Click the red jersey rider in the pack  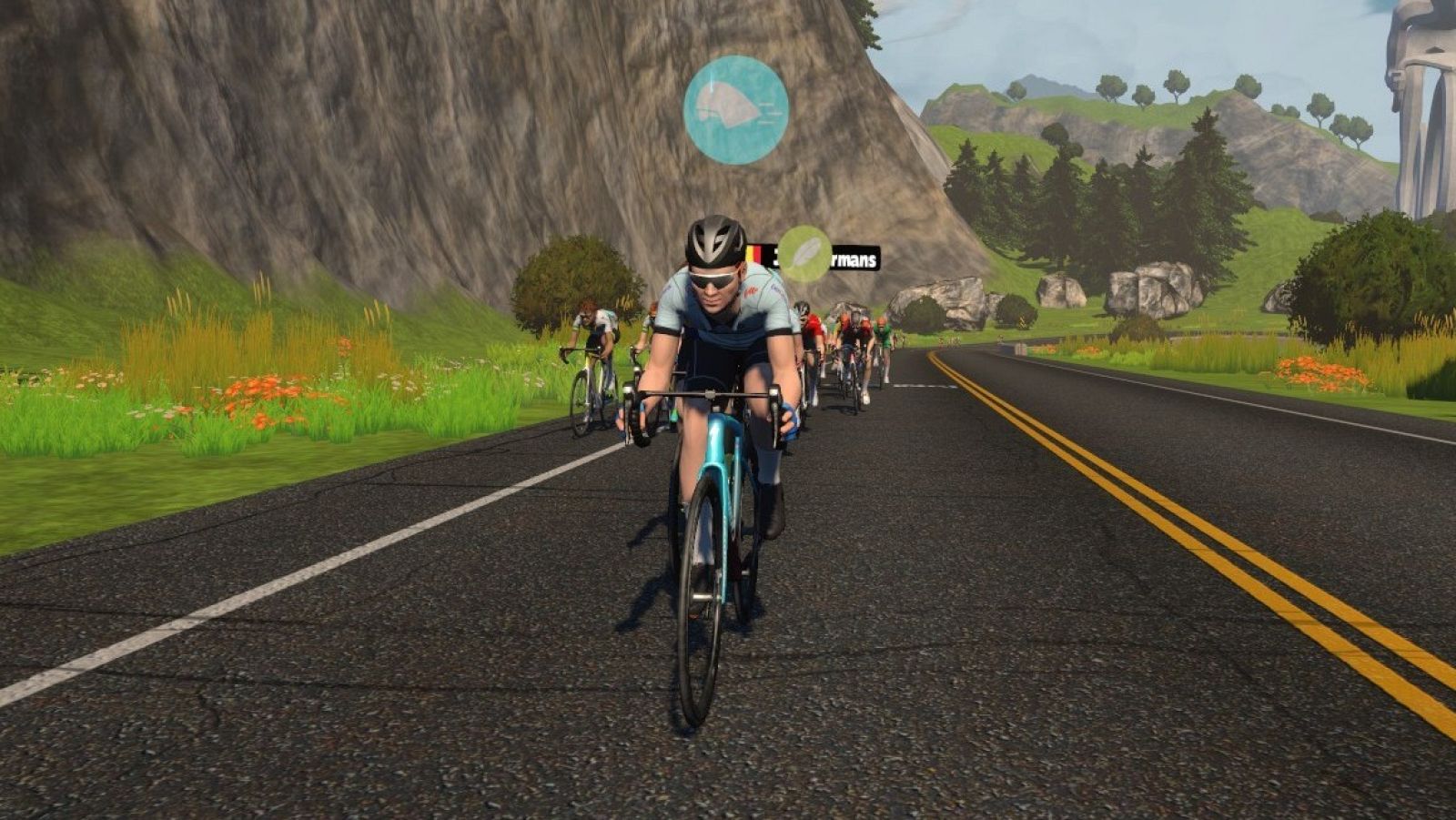(814, 326)
